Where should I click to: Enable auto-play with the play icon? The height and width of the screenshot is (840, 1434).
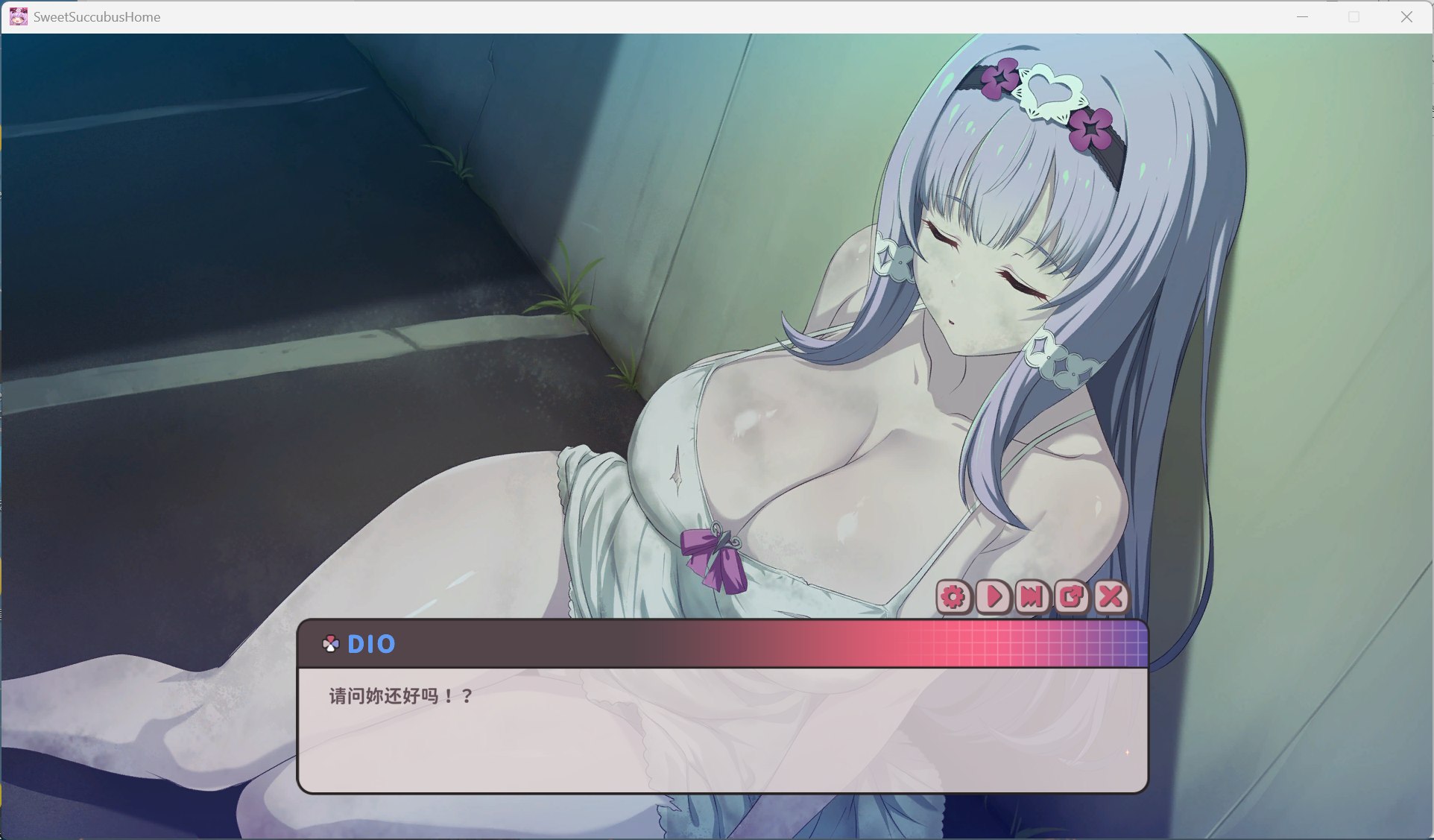click(x=993, y=598)
